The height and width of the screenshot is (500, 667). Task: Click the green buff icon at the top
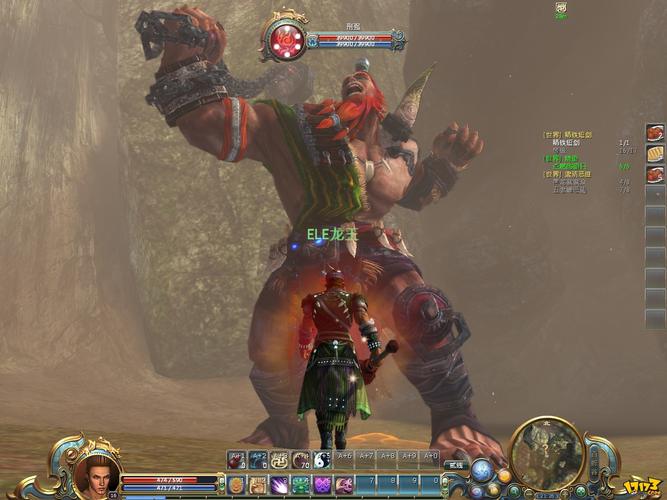[561, 7]
